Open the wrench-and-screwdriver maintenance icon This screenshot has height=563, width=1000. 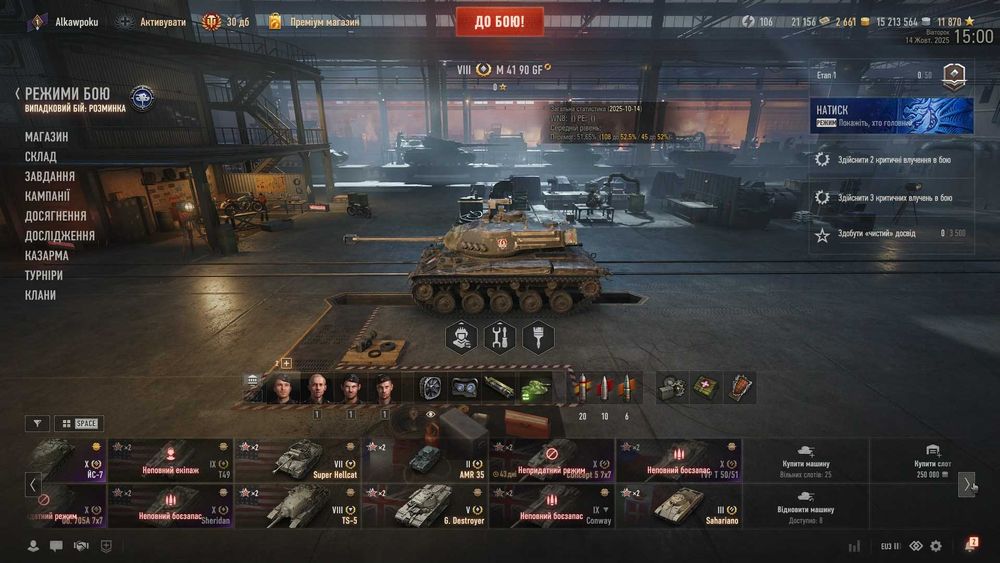tap(498, 337)
